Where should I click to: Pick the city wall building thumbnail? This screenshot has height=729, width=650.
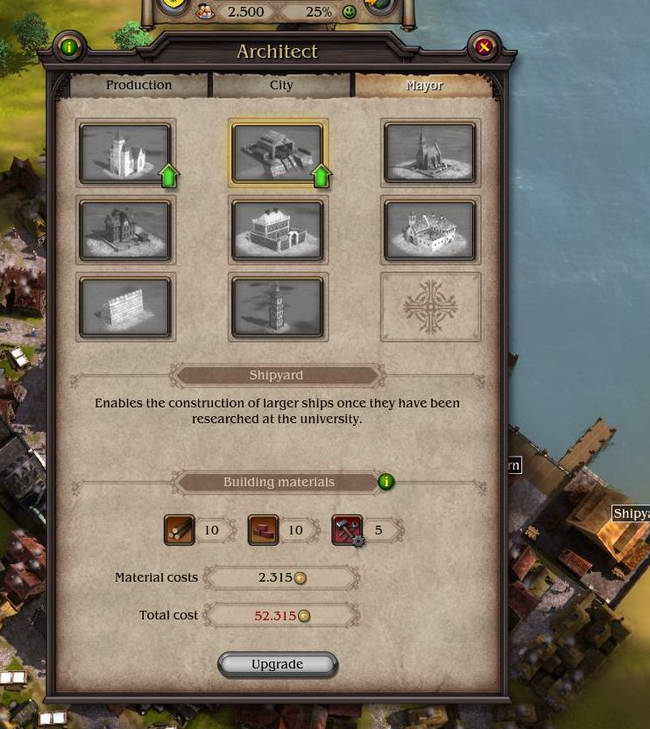click(x=125, y=305)
